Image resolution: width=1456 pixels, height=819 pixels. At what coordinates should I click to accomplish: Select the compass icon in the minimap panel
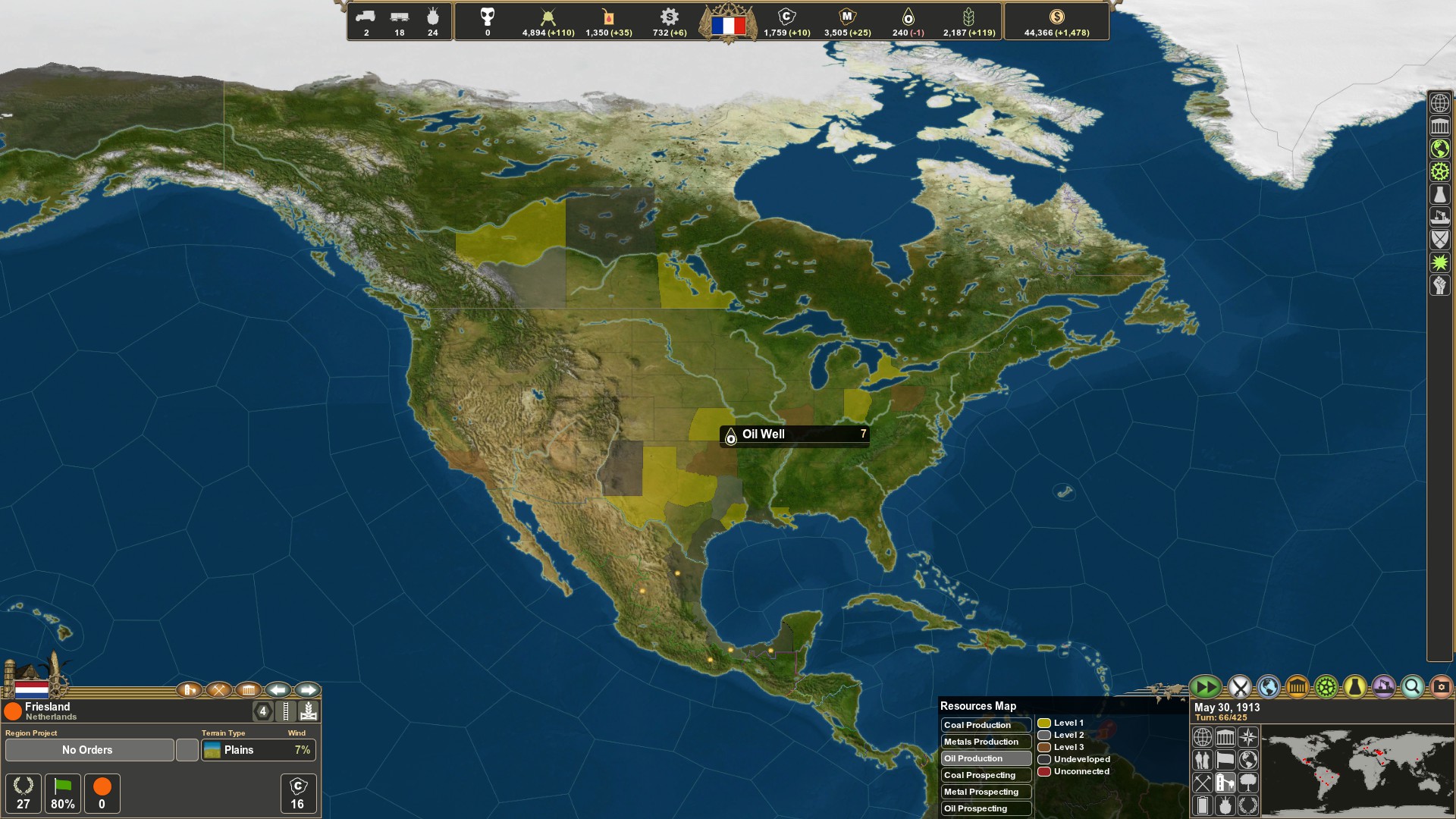[1247, 737]
